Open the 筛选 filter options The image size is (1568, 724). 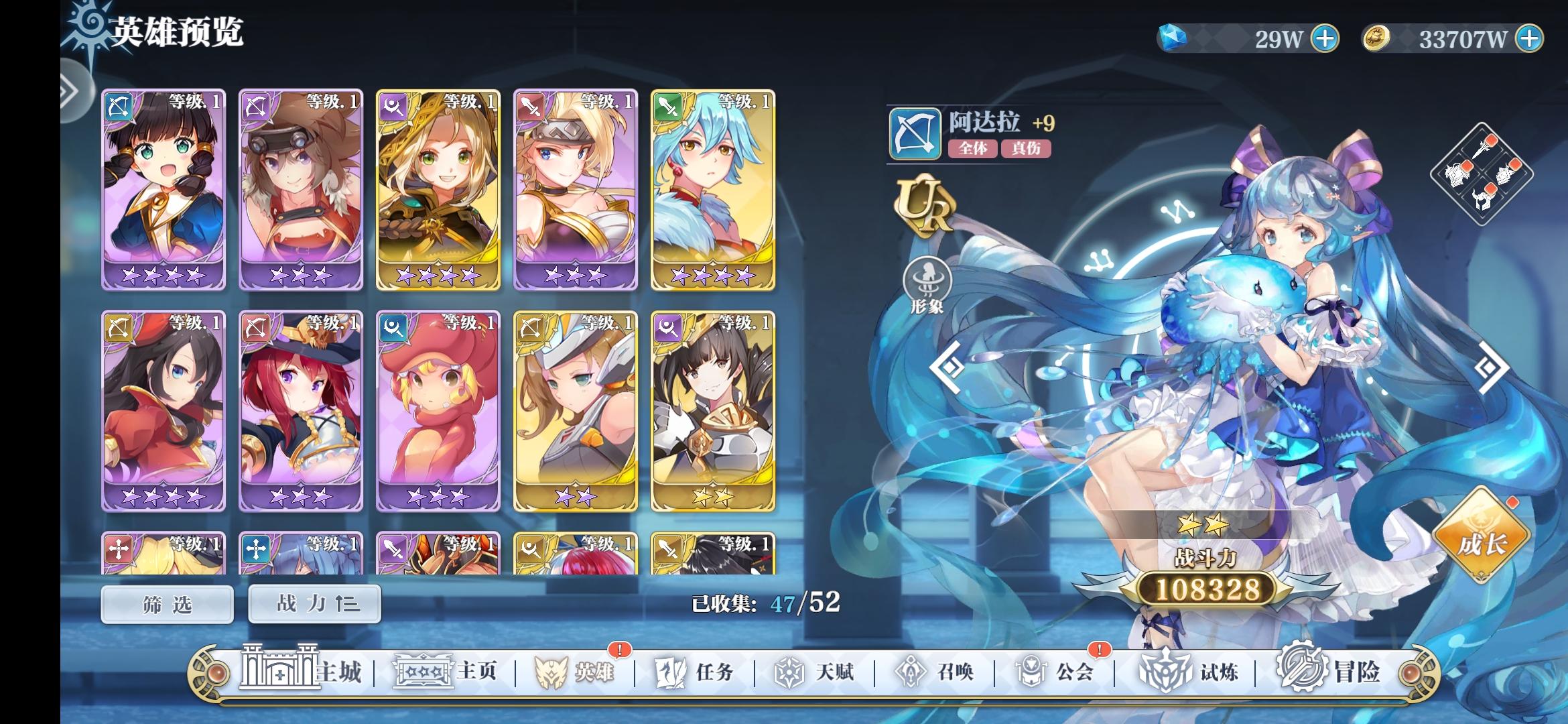(167, 603)
